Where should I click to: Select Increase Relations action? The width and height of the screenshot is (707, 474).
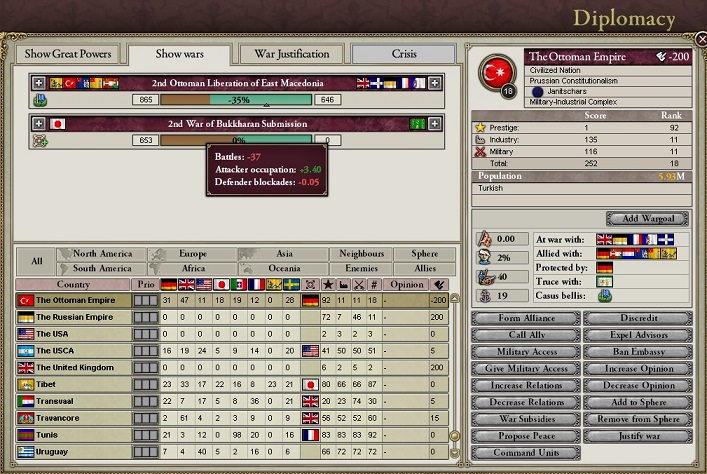point(525,385)
